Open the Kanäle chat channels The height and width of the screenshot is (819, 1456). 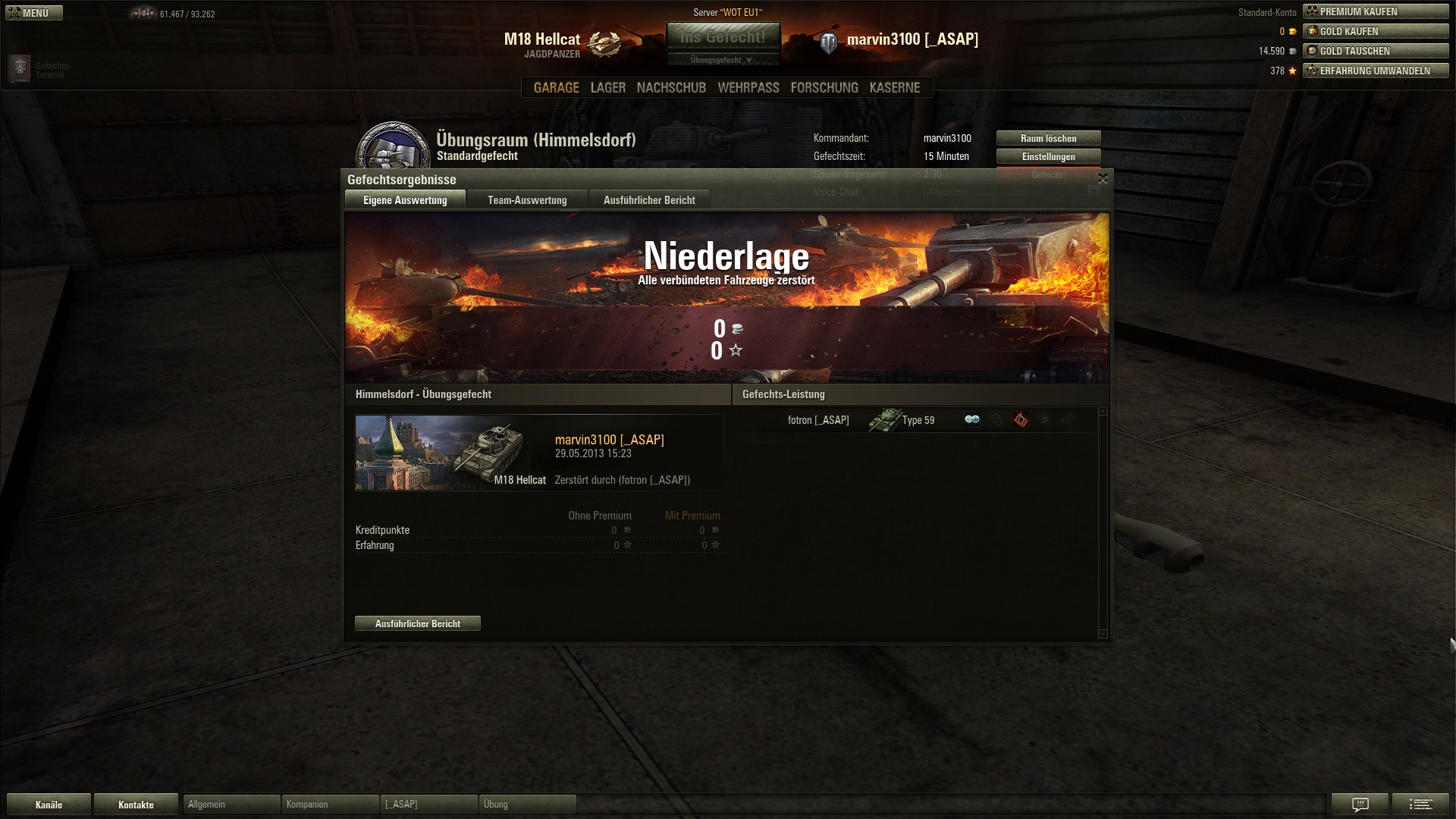(x=49, y=805)
